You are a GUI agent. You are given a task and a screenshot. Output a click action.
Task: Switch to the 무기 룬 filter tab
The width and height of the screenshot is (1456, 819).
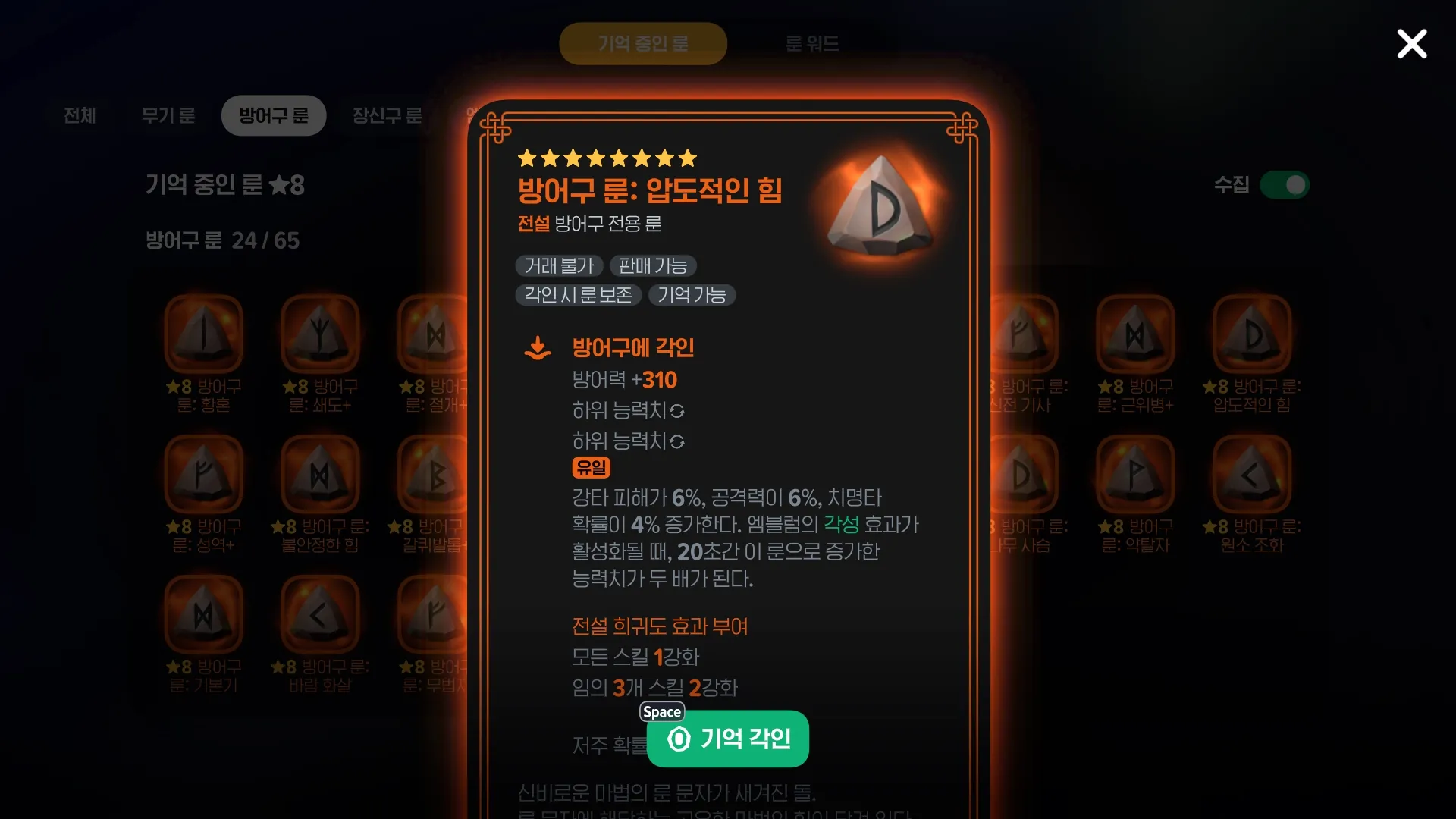168,115
